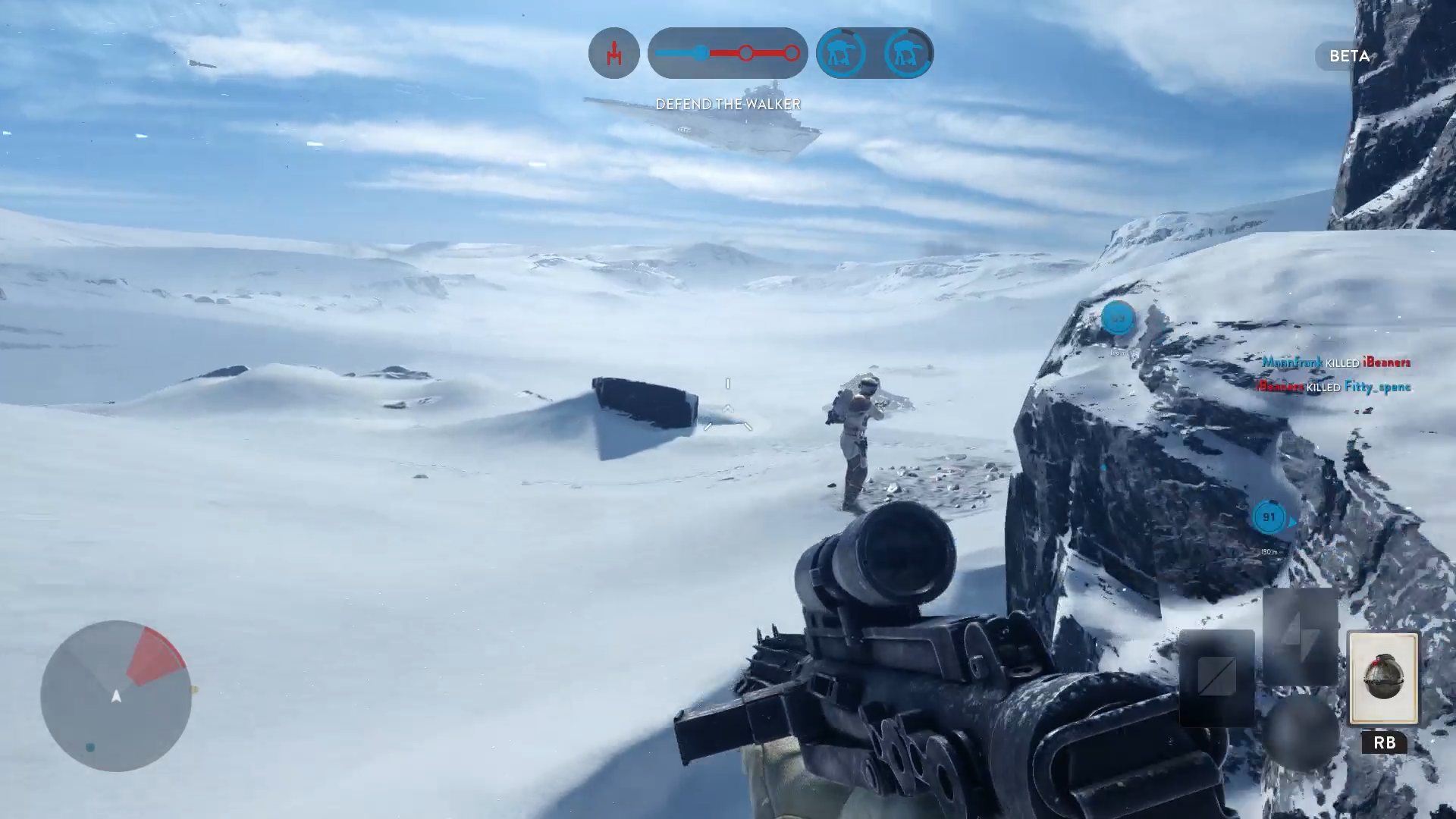The height and width of the screenshot is (819, 1456).
Task: Select the Thermal Imploder grenade card
Action: [1385, 679]
